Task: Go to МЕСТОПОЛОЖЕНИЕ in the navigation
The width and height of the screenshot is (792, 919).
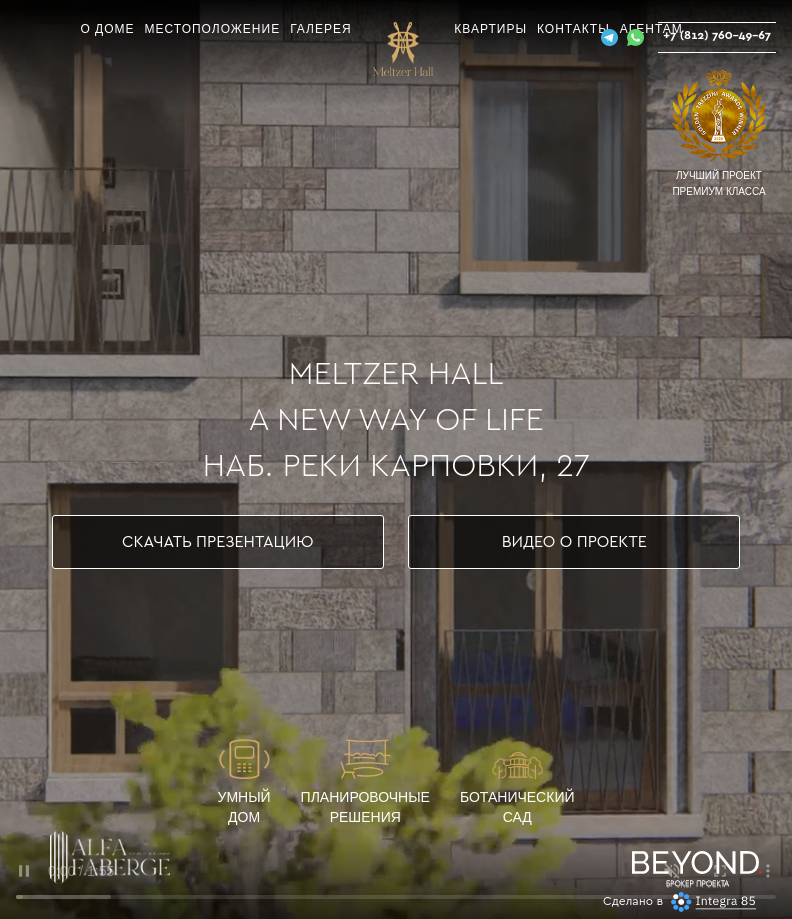Action: pos(212,29)
